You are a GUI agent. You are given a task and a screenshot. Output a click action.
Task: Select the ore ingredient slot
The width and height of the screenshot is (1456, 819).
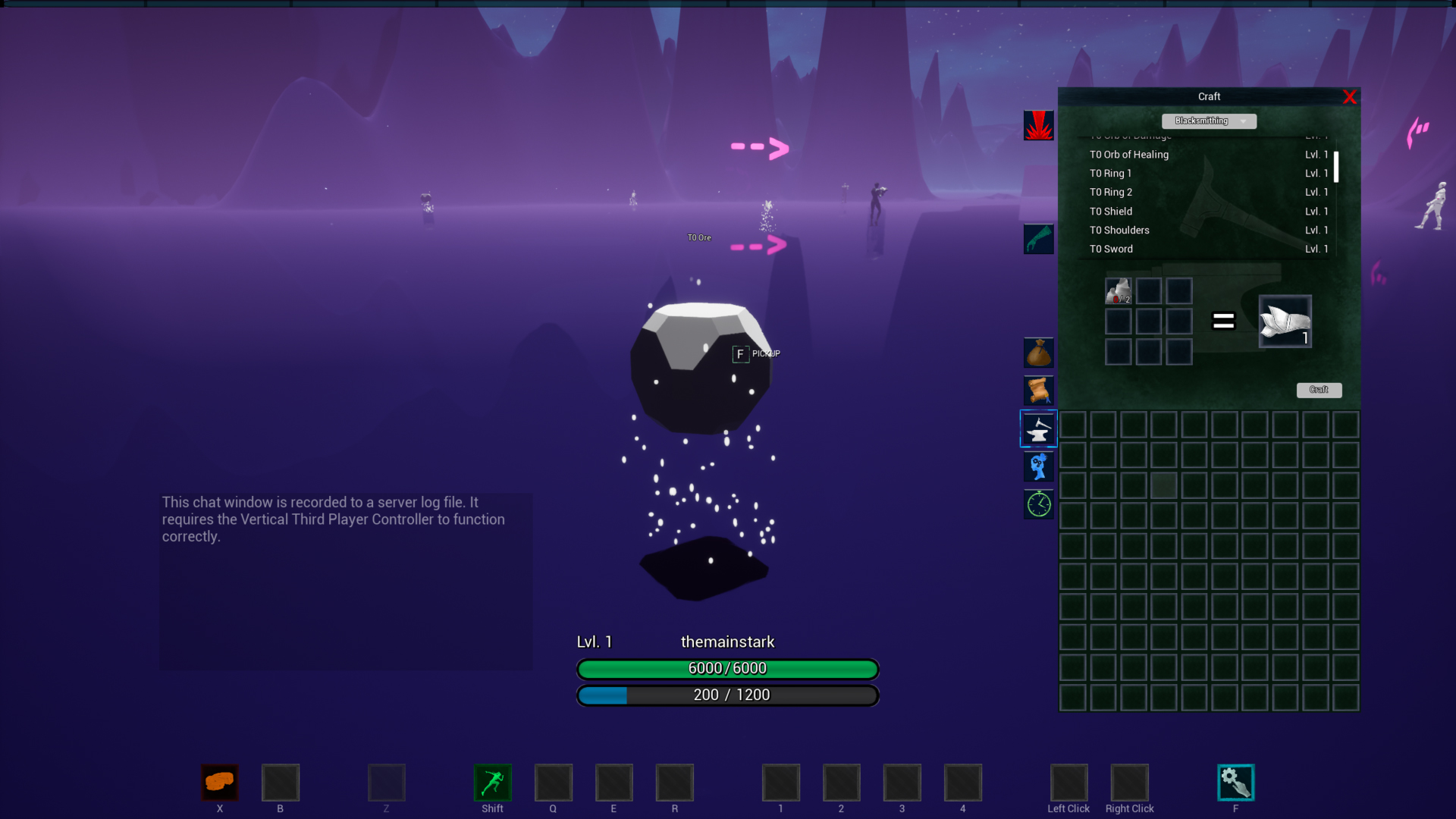click(1118, 291)
